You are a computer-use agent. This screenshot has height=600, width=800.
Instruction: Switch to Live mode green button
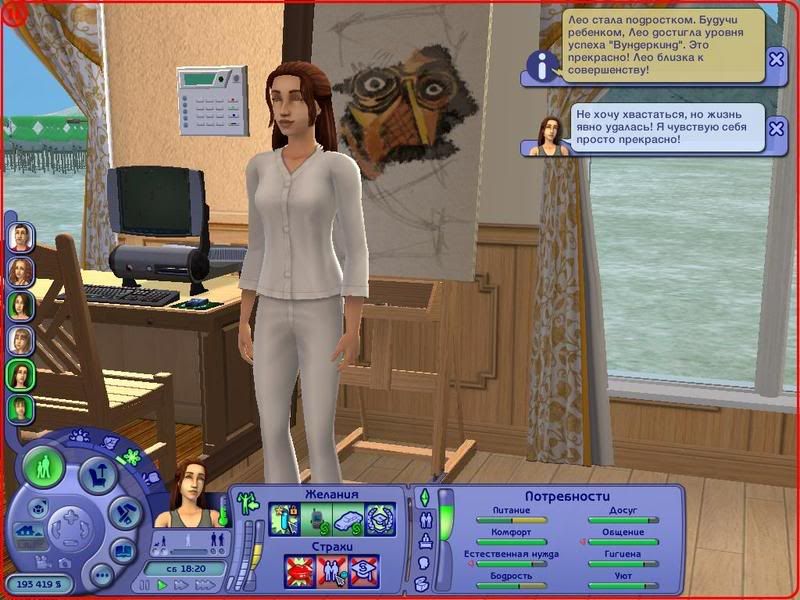point(43,467)
